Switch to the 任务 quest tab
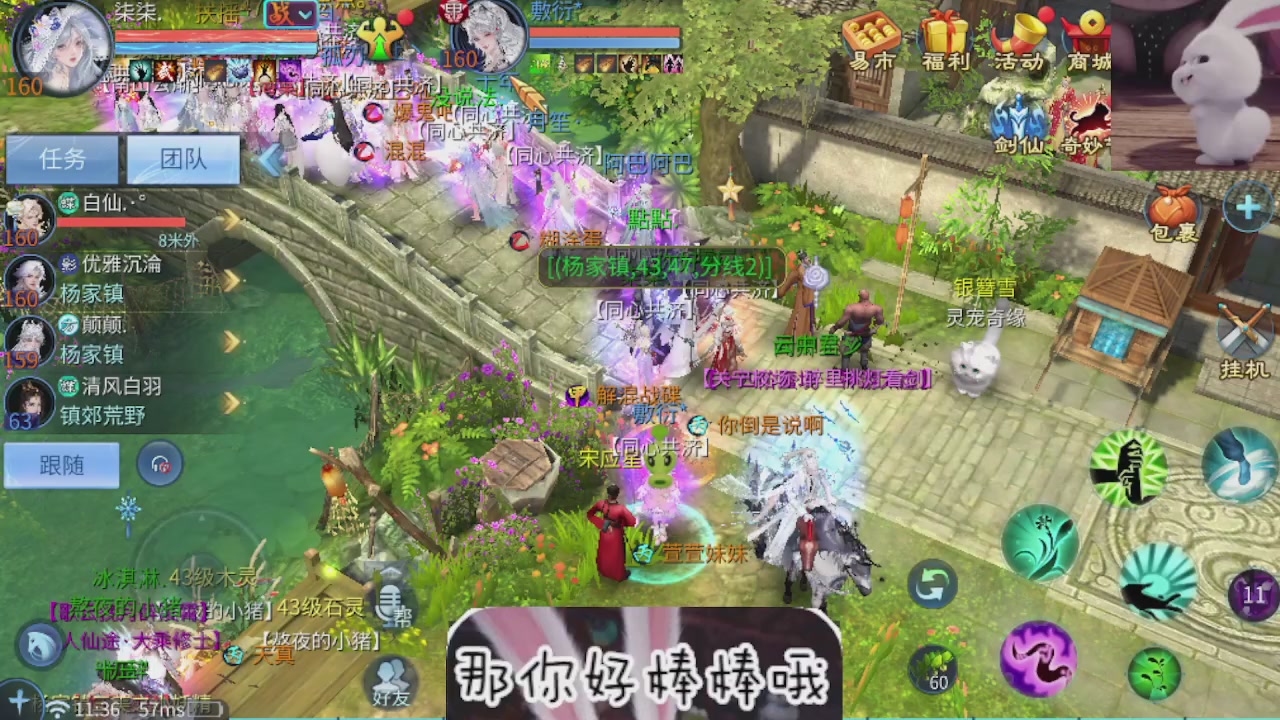 tap(62, 160)
